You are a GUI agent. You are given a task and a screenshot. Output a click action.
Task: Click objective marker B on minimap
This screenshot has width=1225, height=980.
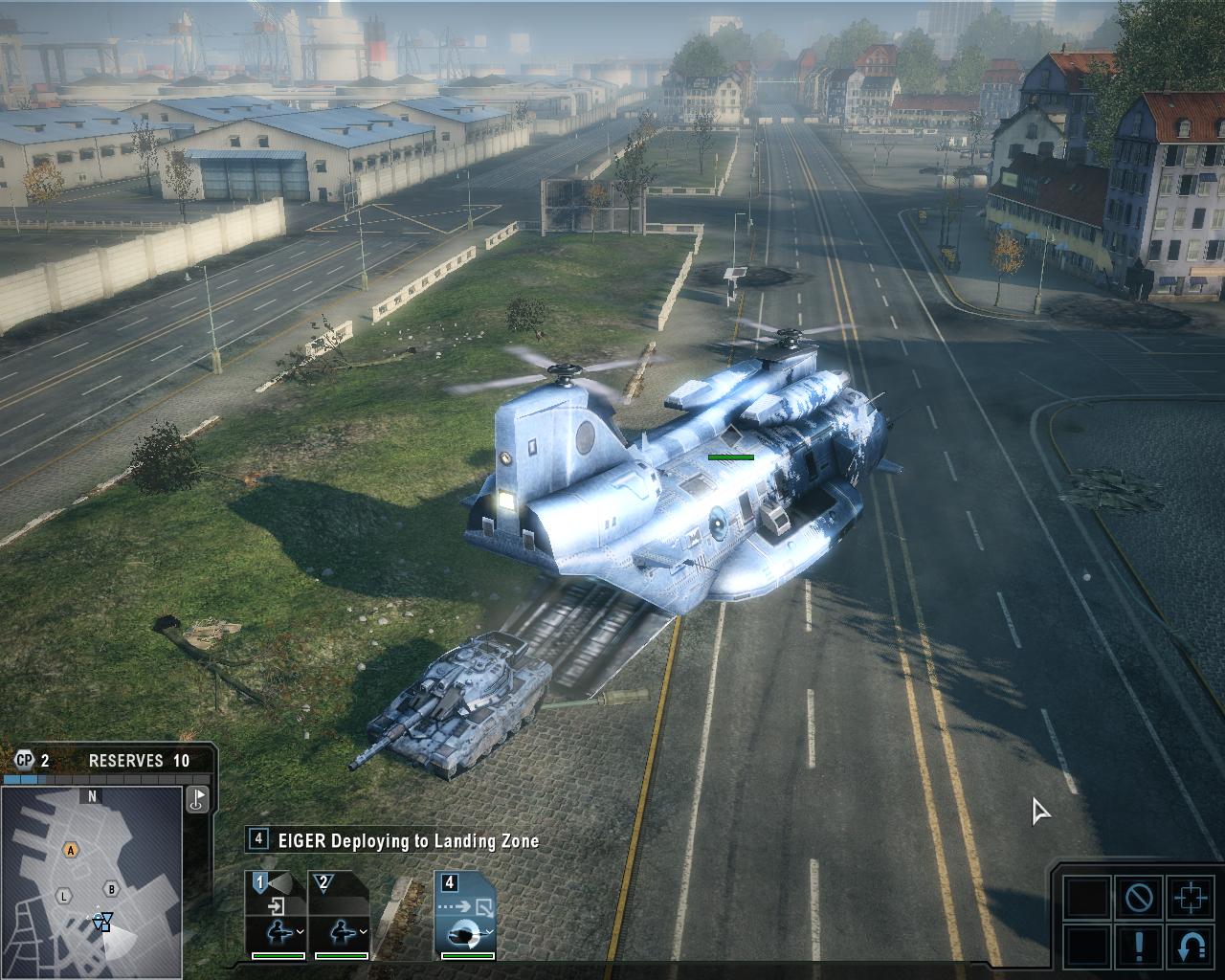pyautogui.click(x=111, y=889)
